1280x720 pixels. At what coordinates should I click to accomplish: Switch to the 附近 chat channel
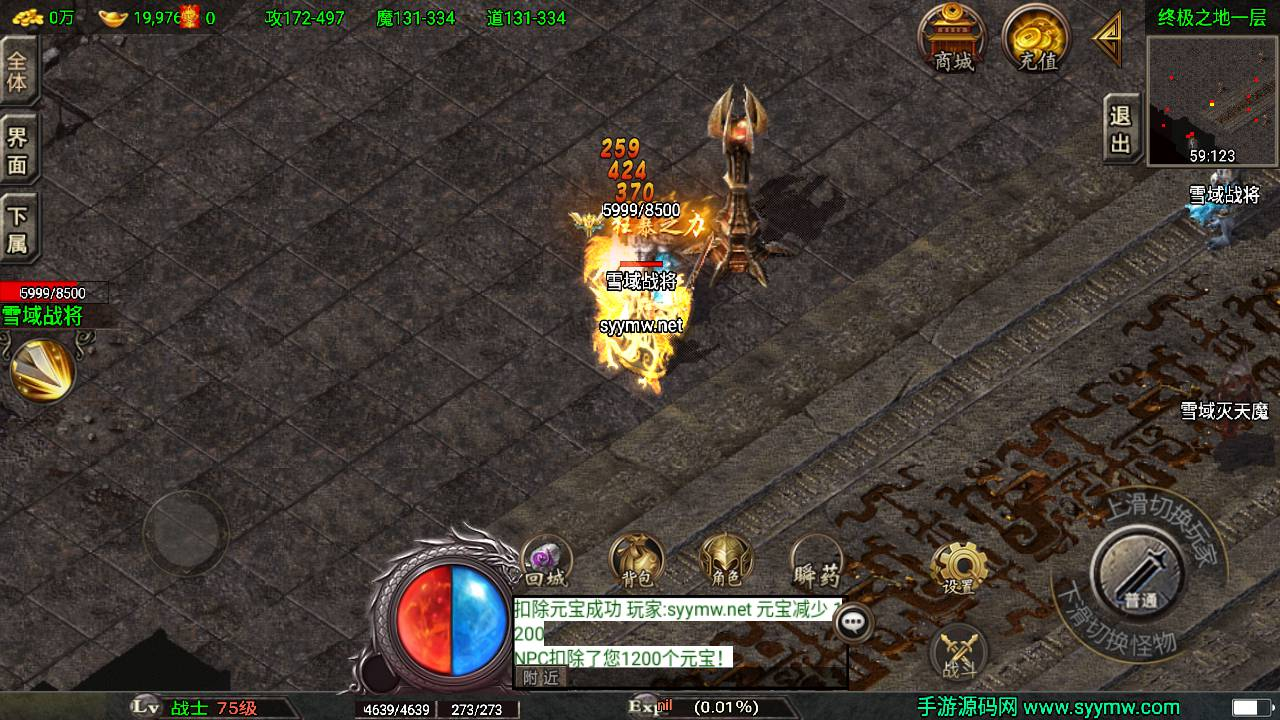541,677
